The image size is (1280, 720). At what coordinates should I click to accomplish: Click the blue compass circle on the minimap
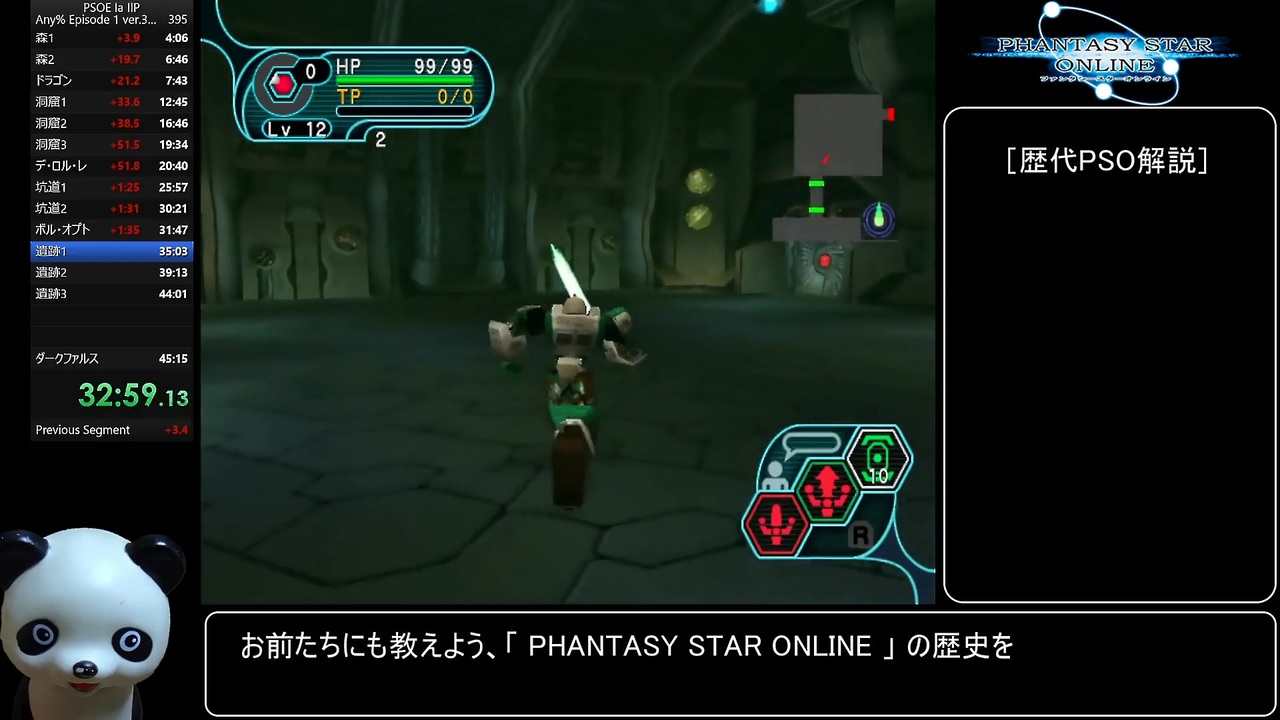pyautogui.click(x=878, y=219)
